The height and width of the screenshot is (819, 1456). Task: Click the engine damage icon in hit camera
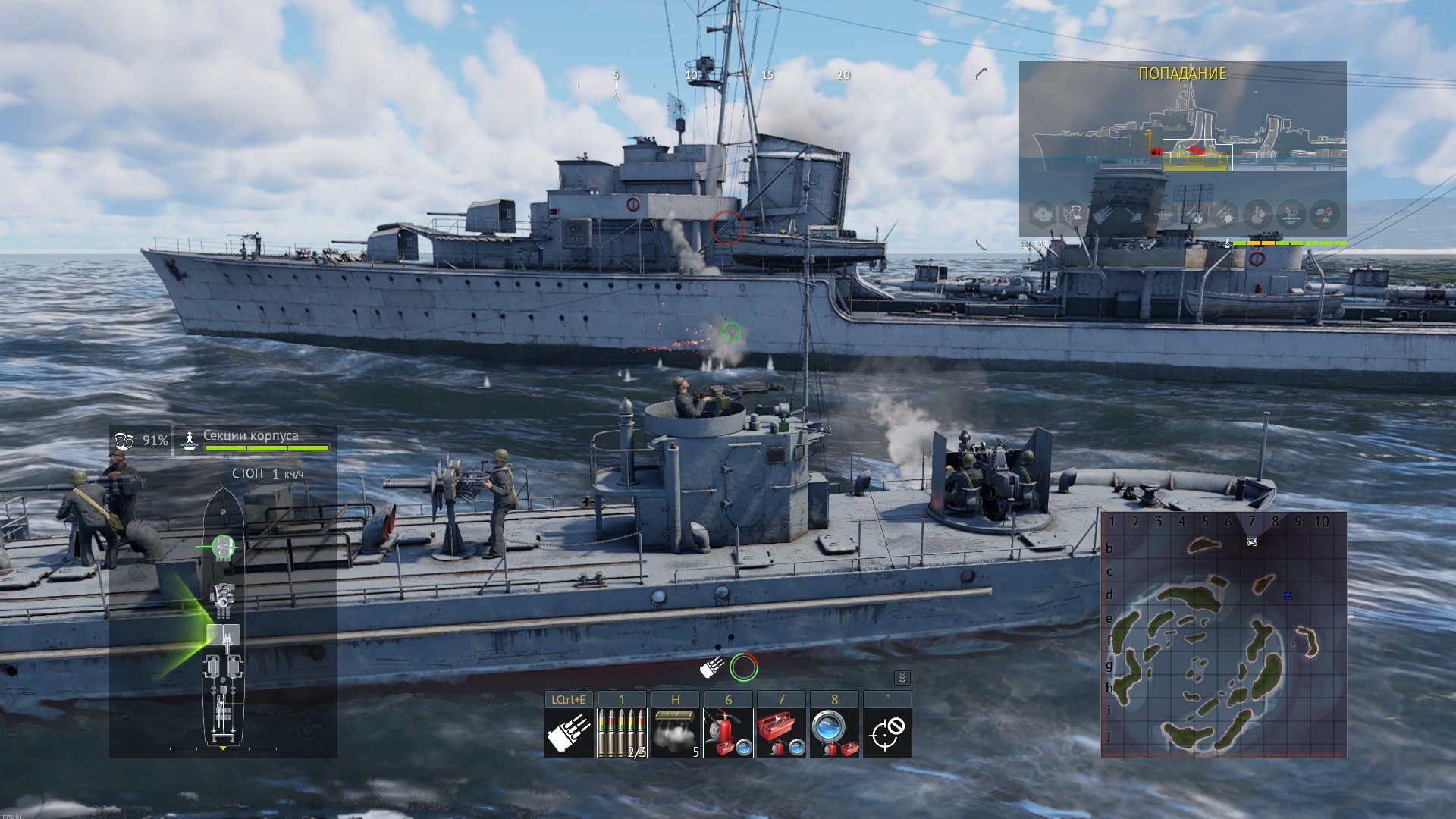(1041, 215)
